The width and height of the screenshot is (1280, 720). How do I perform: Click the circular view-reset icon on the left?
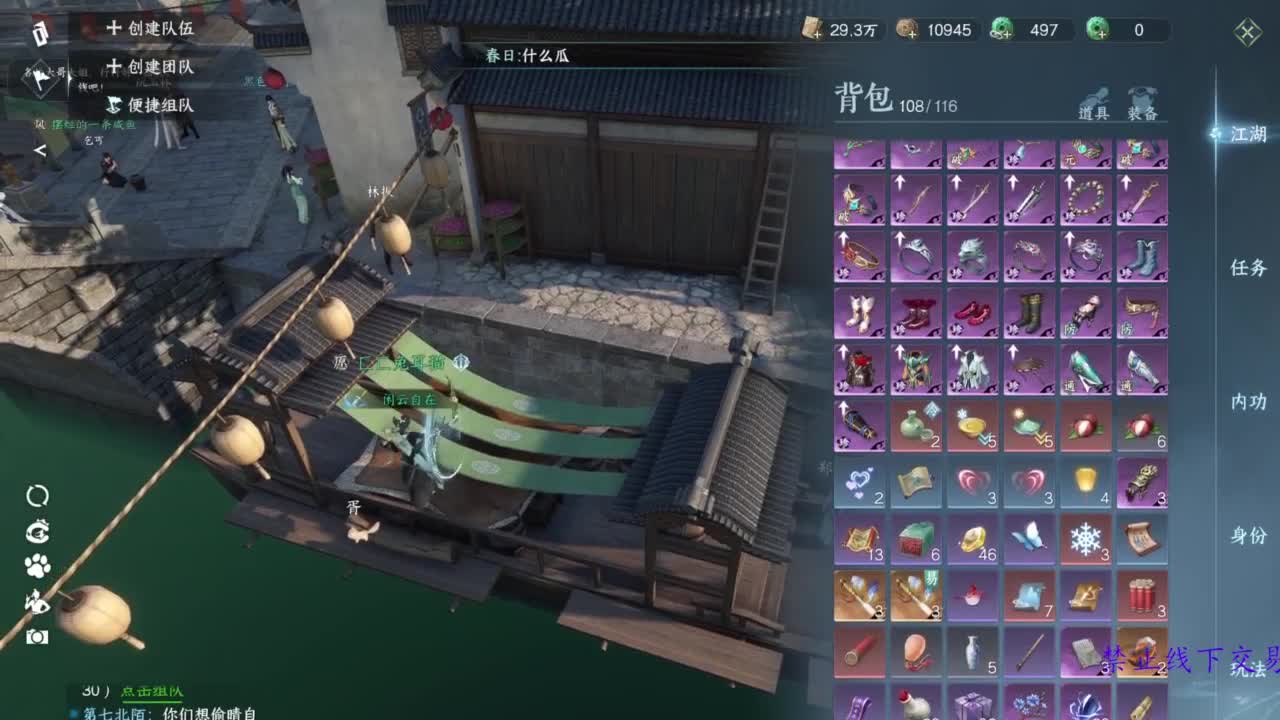click(x=37, y=495)
